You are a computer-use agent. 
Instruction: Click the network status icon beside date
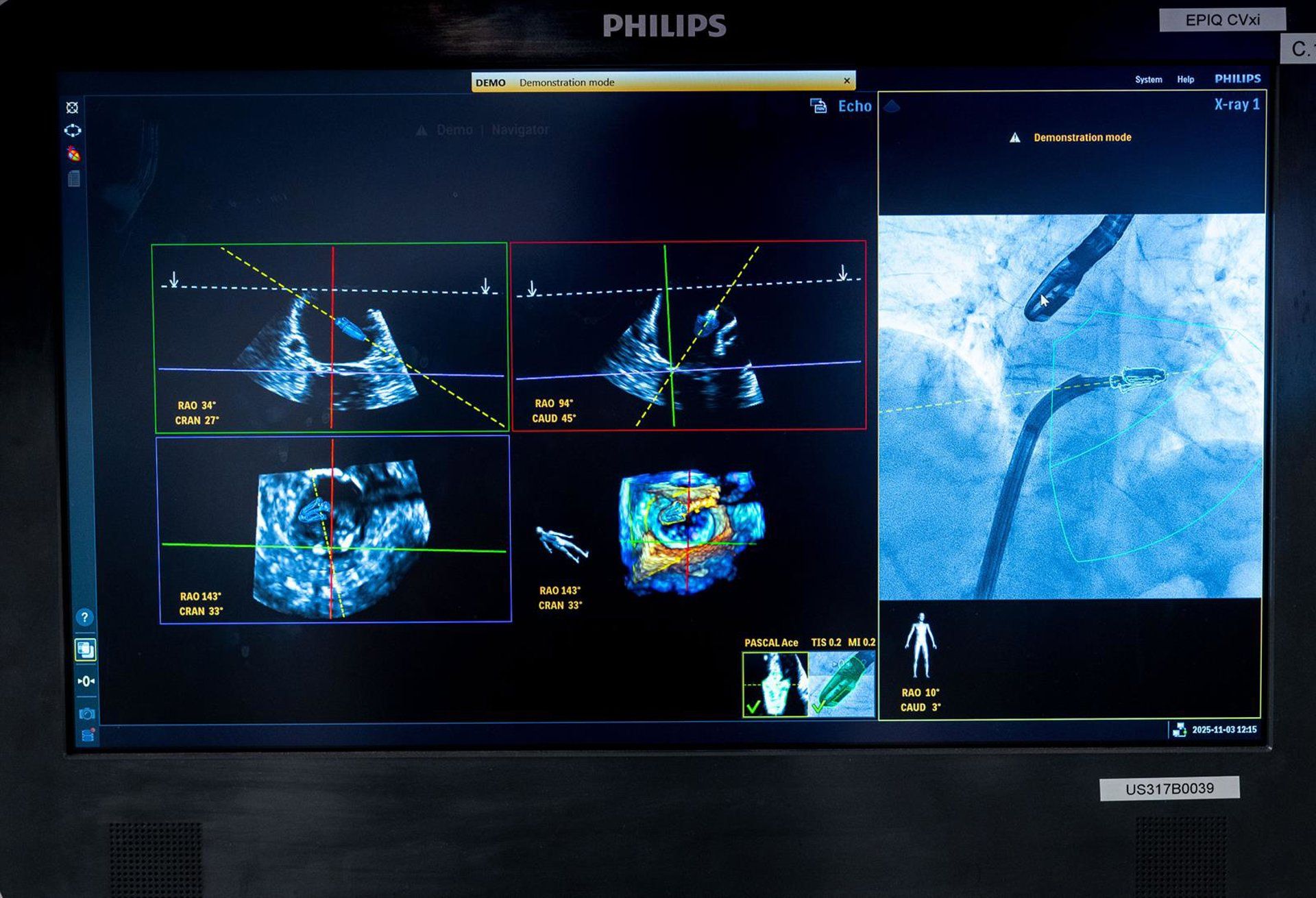(x=1179, y=730)
